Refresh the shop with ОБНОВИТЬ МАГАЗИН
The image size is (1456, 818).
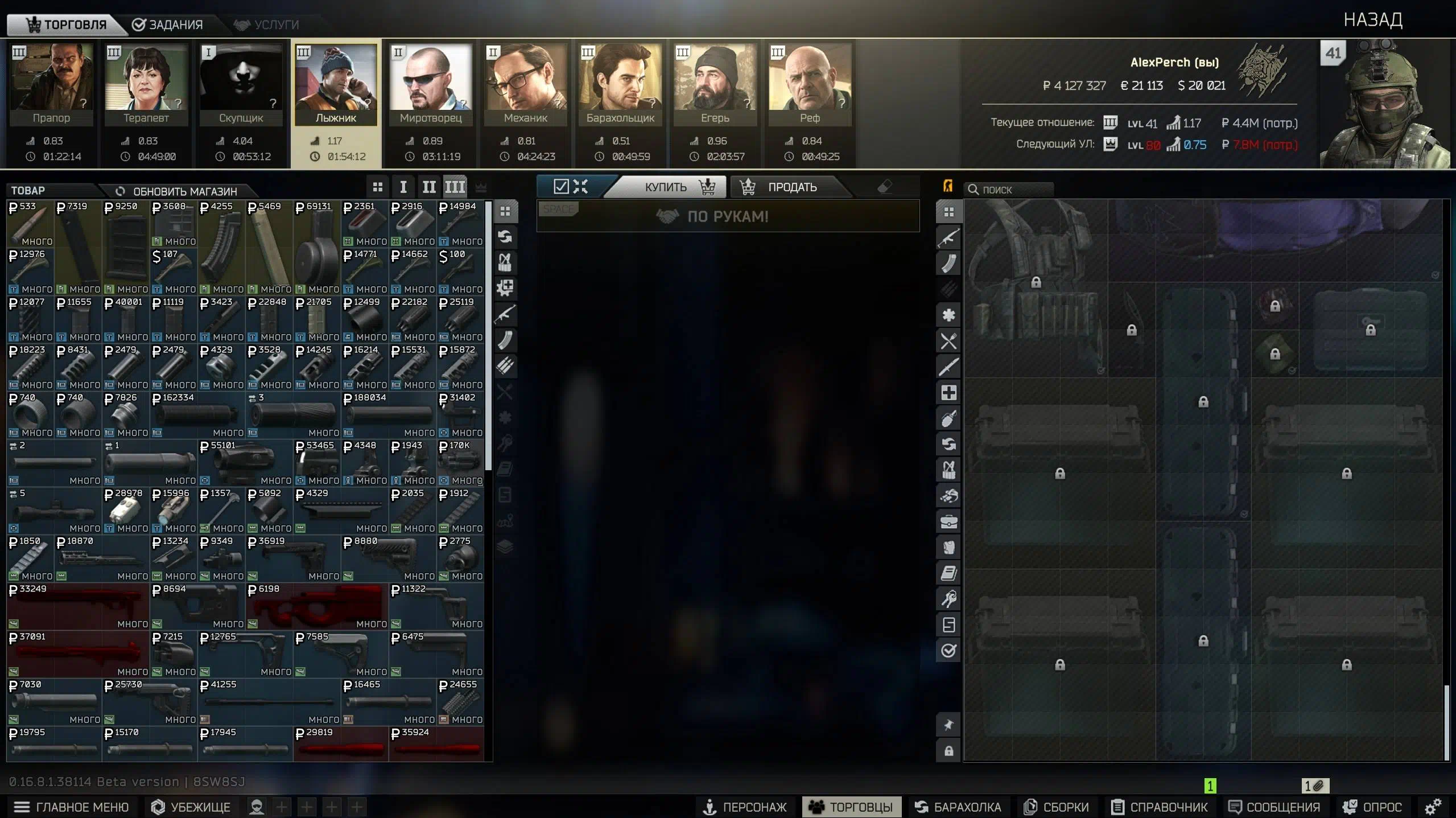click(176, 191)
